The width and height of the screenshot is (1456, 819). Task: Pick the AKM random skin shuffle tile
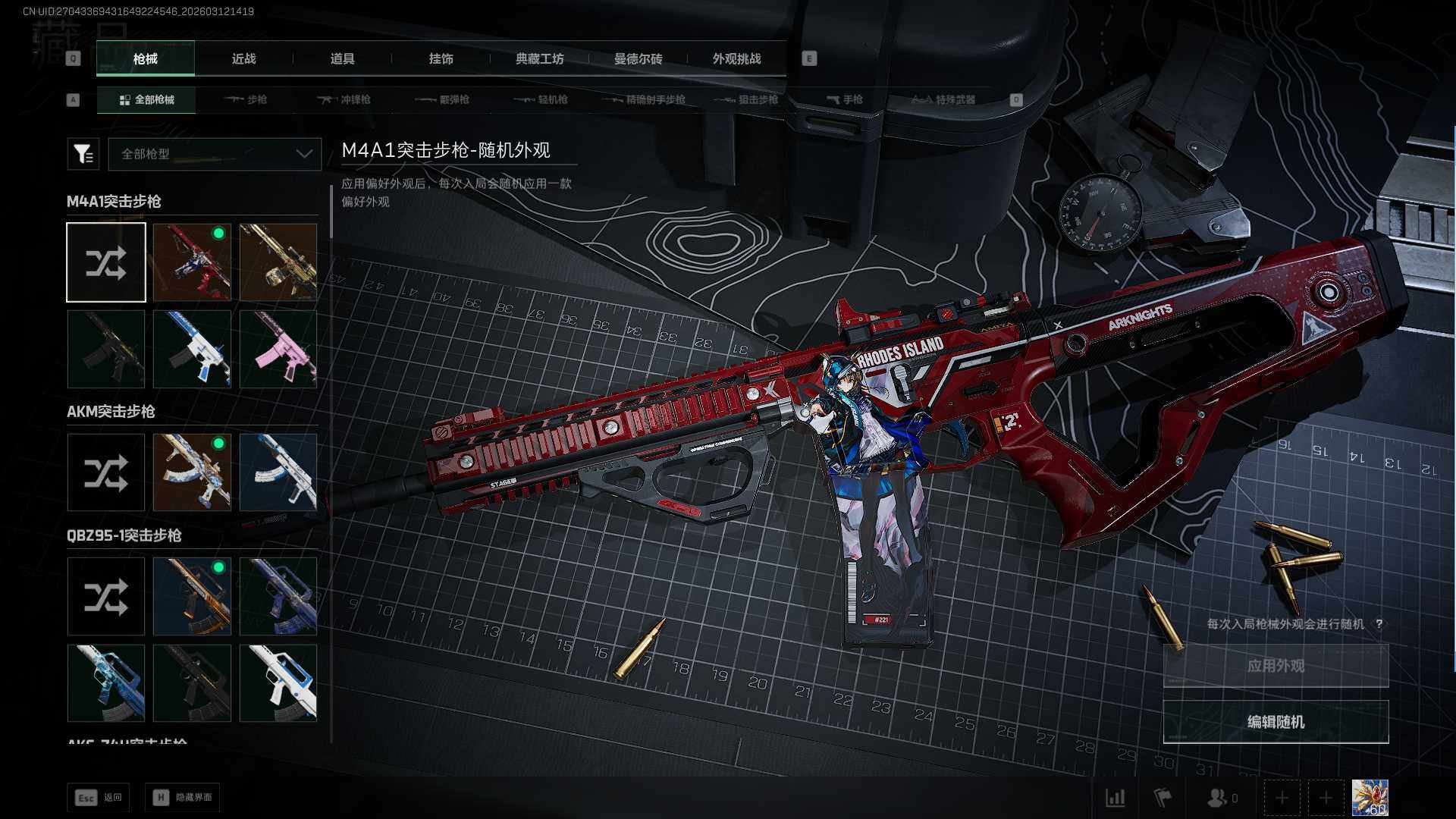click(x=106, y=473)
